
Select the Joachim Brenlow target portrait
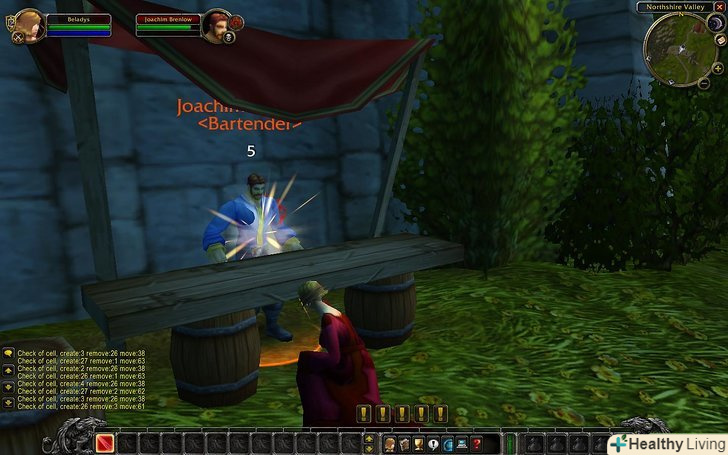point(215,24)
